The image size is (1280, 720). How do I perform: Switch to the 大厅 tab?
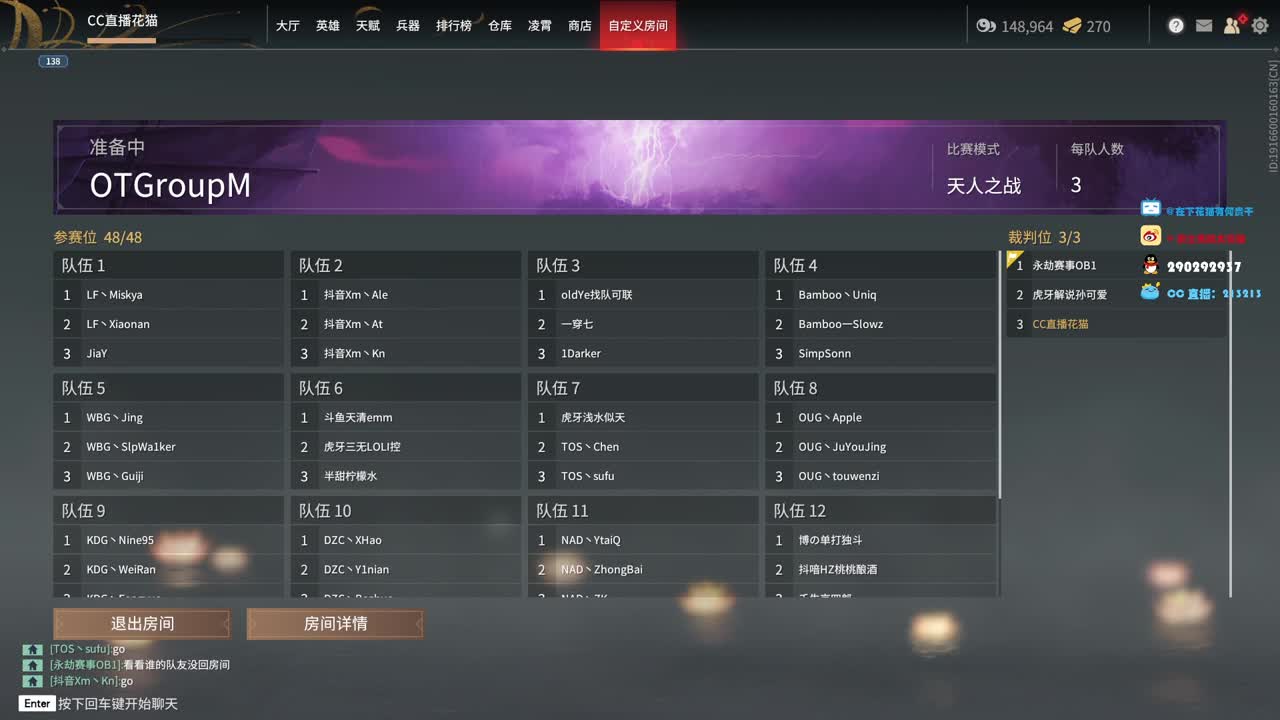pyautogui.click(x=287, y=26)
